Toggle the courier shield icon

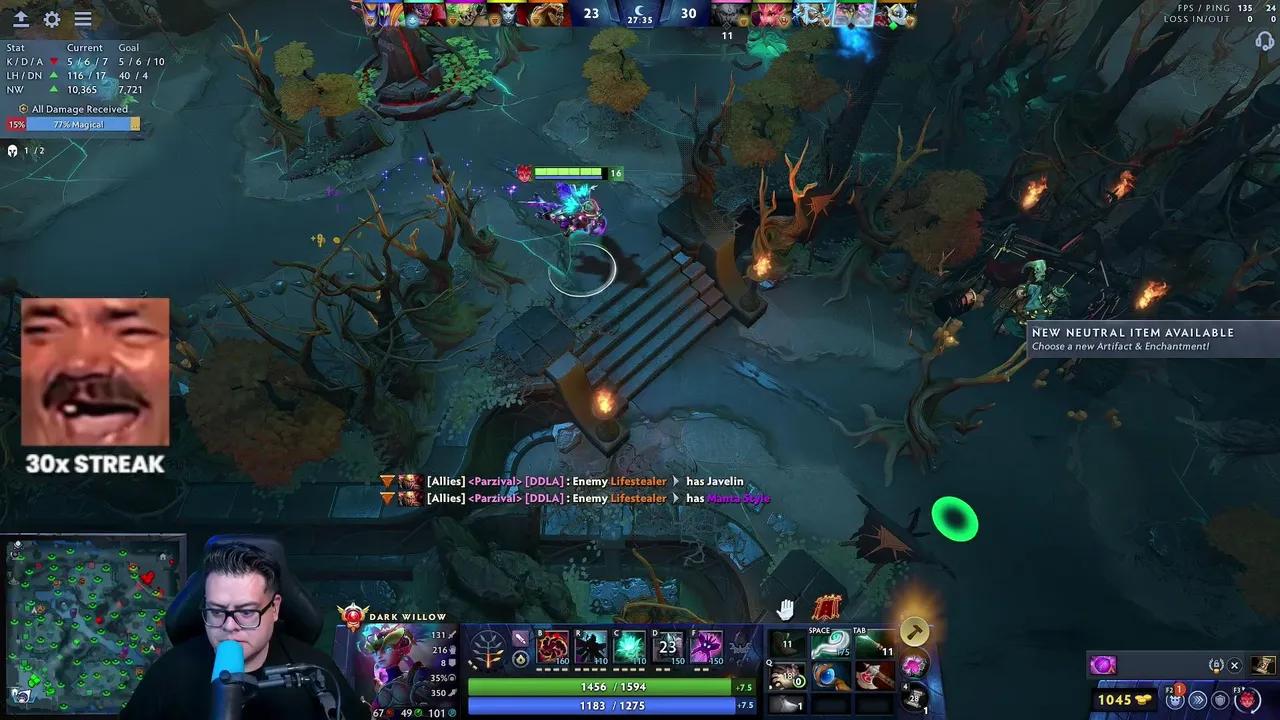click(x=1221, y=700)
